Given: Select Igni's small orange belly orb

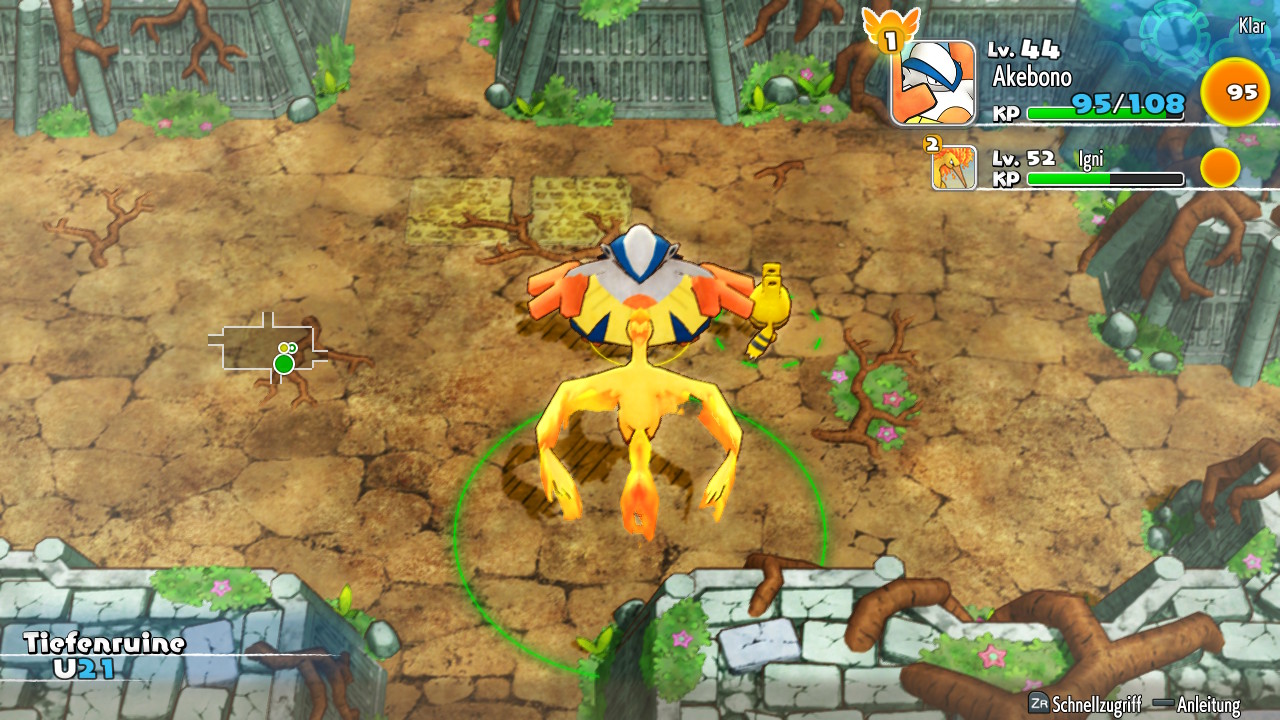Looking at the screenshot, I should pos(1220,167).
